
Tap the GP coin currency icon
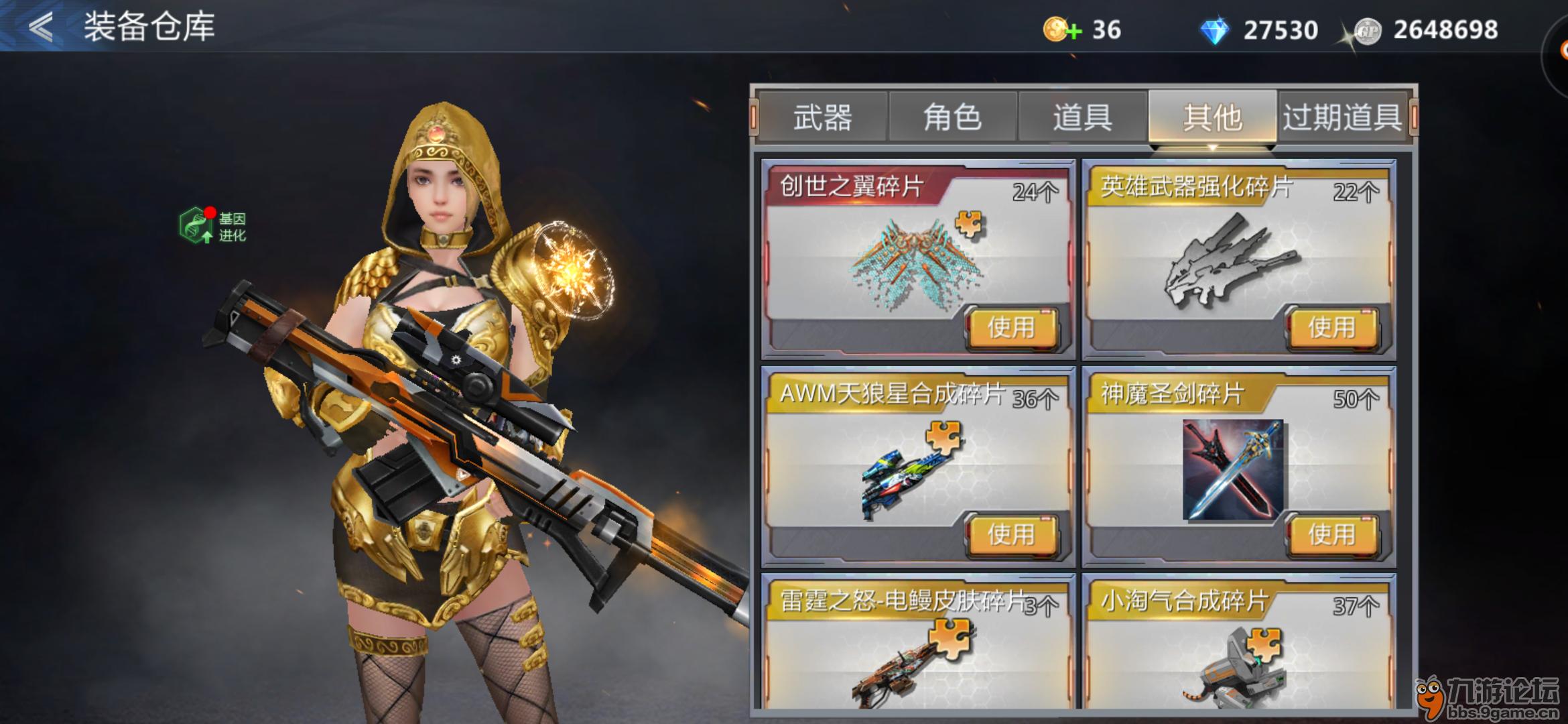click(1367, 31)
